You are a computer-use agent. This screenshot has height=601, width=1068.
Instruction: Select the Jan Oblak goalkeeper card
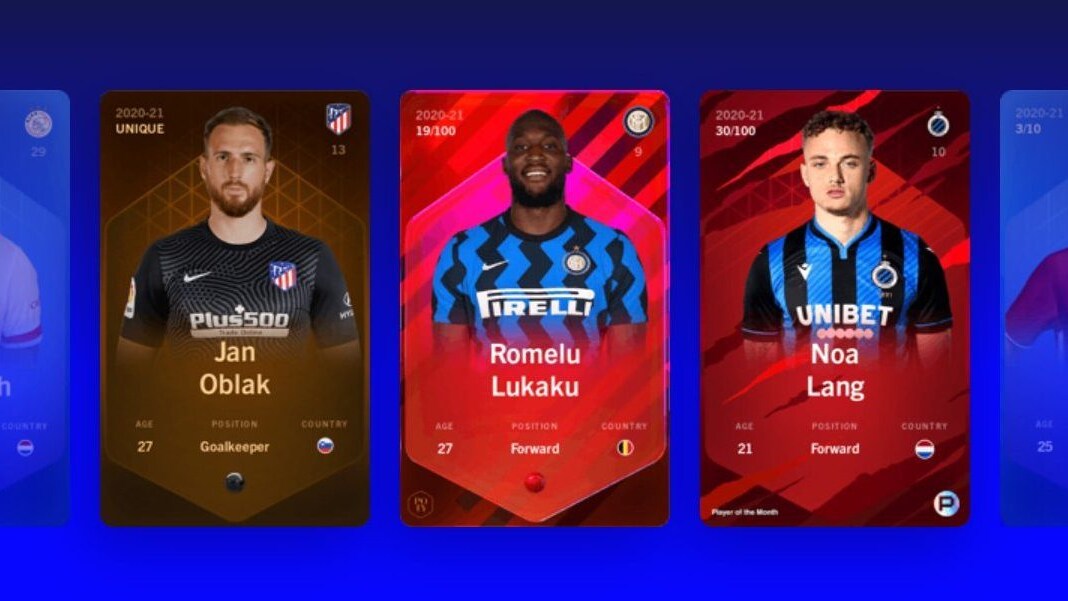tap(235, 308)
